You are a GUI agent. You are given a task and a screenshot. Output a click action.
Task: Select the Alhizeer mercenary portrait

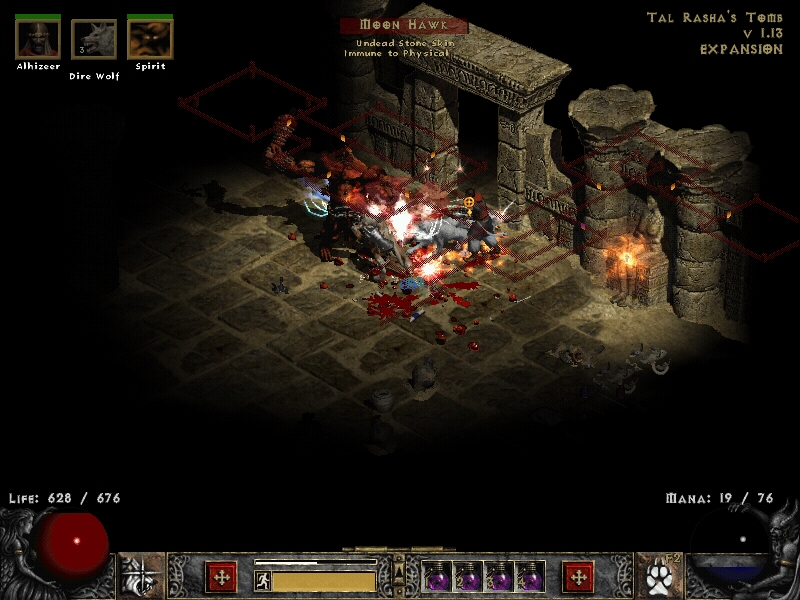point(38,39)
